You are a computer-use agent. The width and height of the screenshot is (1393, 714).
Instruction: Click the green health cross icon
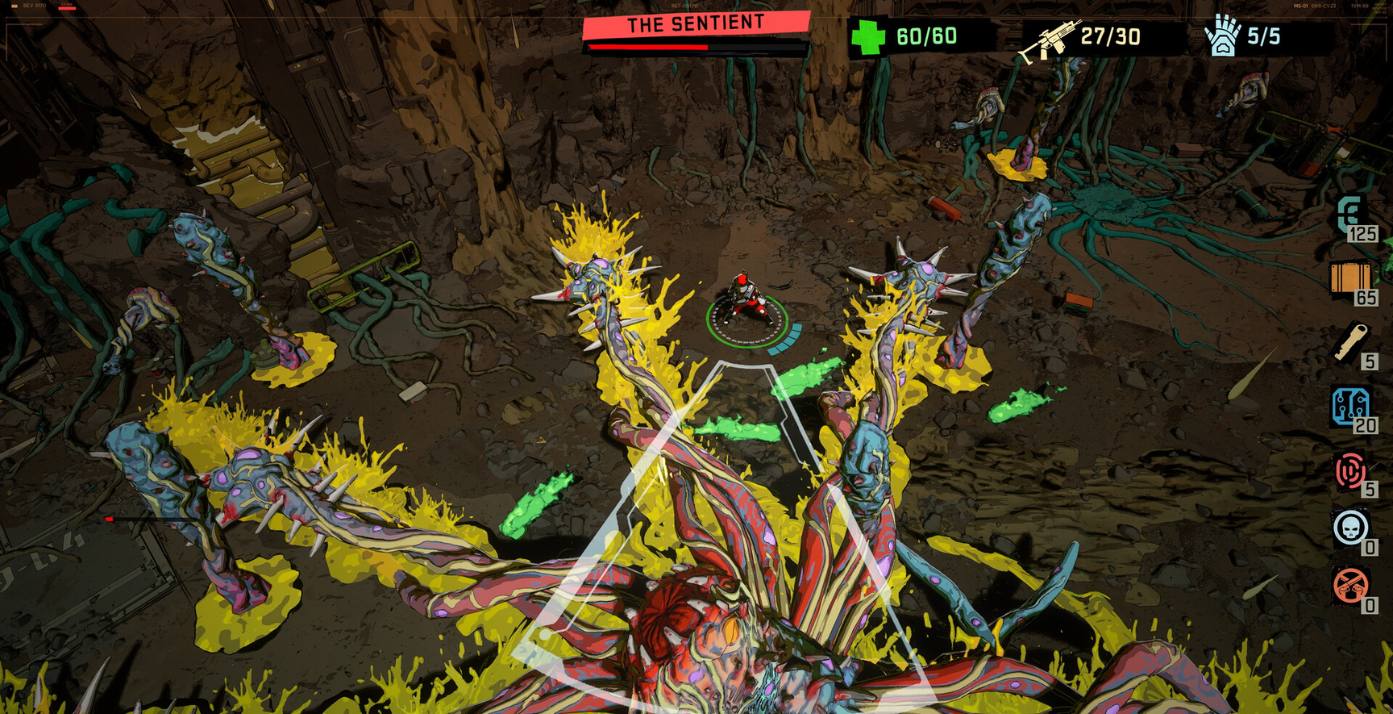[867, 38]
